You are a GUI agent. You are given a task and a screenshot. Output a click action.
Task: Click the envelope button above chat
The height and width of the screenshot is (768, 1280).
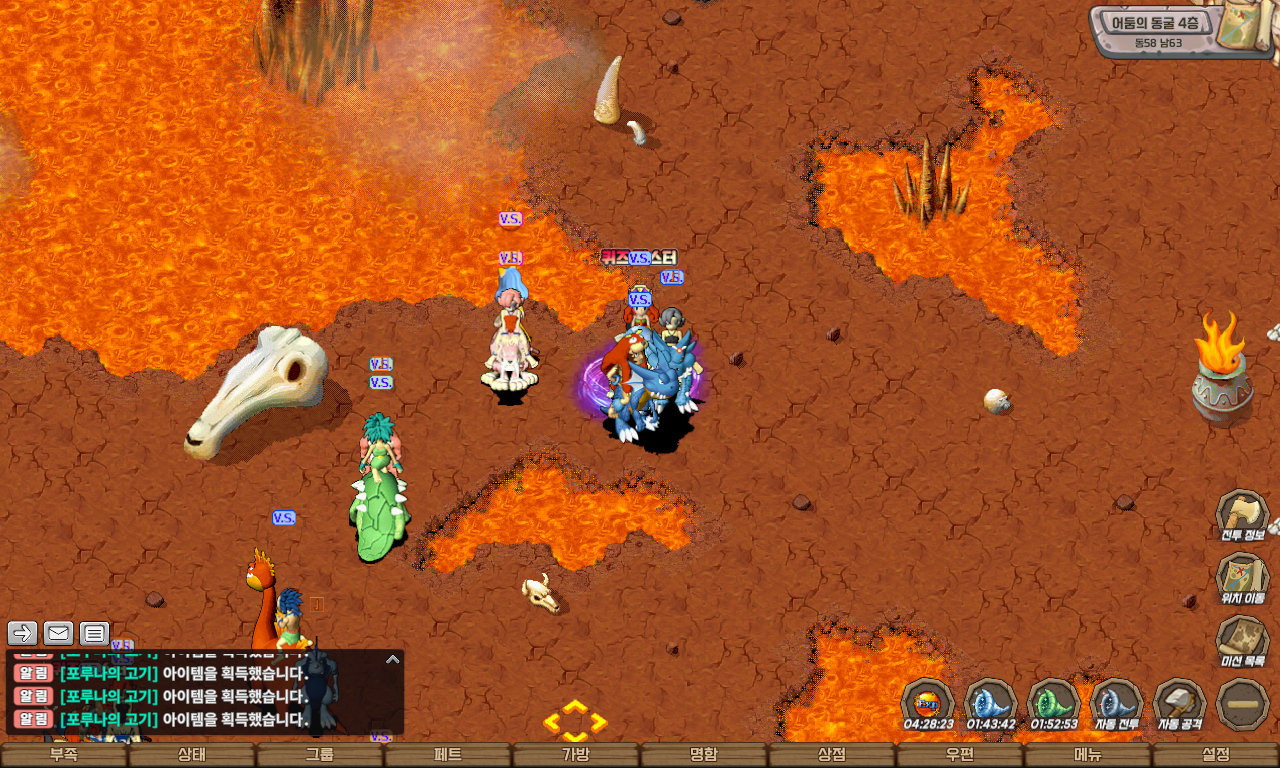coord(58,633)
